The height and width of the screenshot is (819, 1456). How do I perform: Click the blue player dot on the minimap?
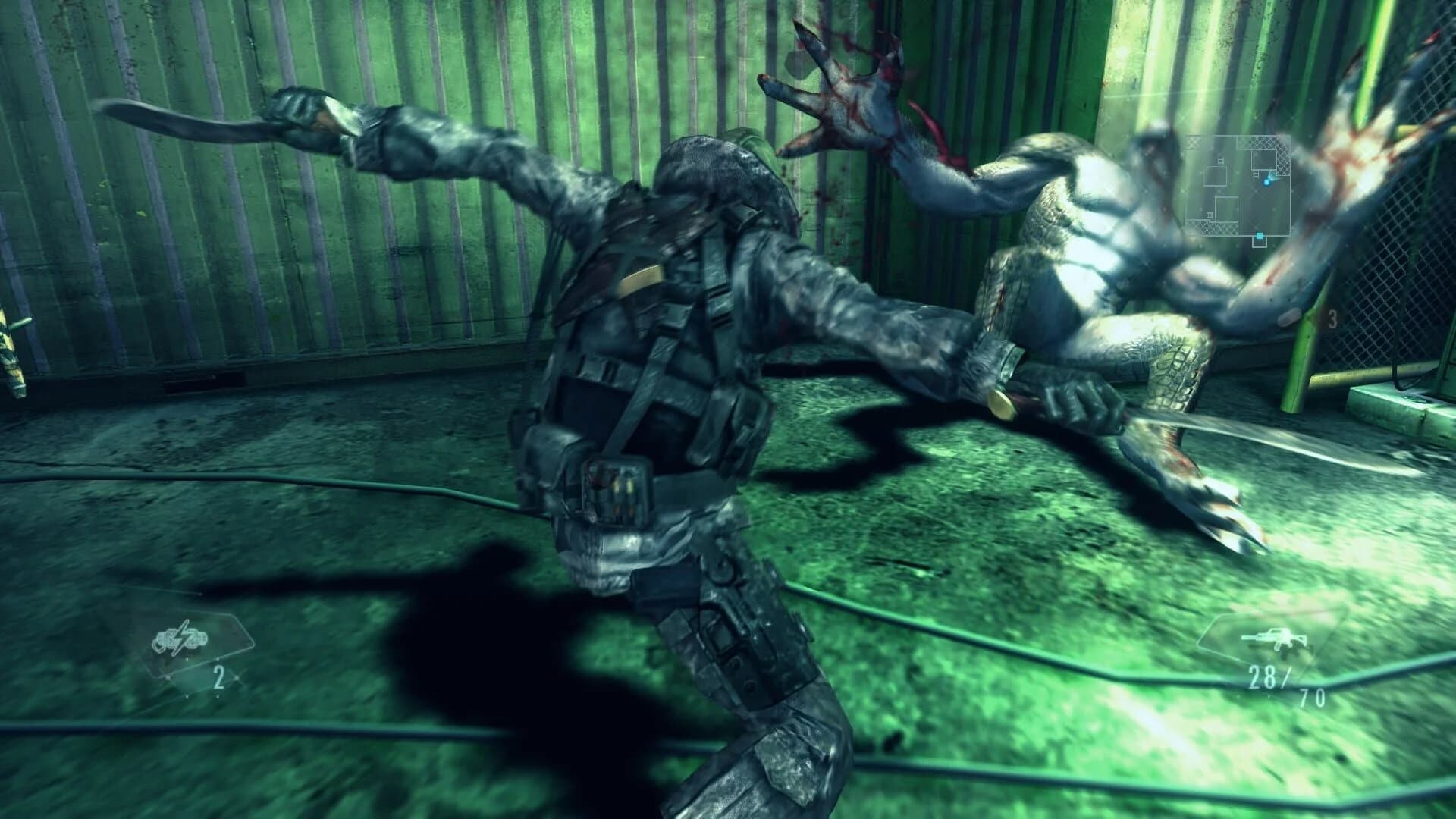[1267, 182]
